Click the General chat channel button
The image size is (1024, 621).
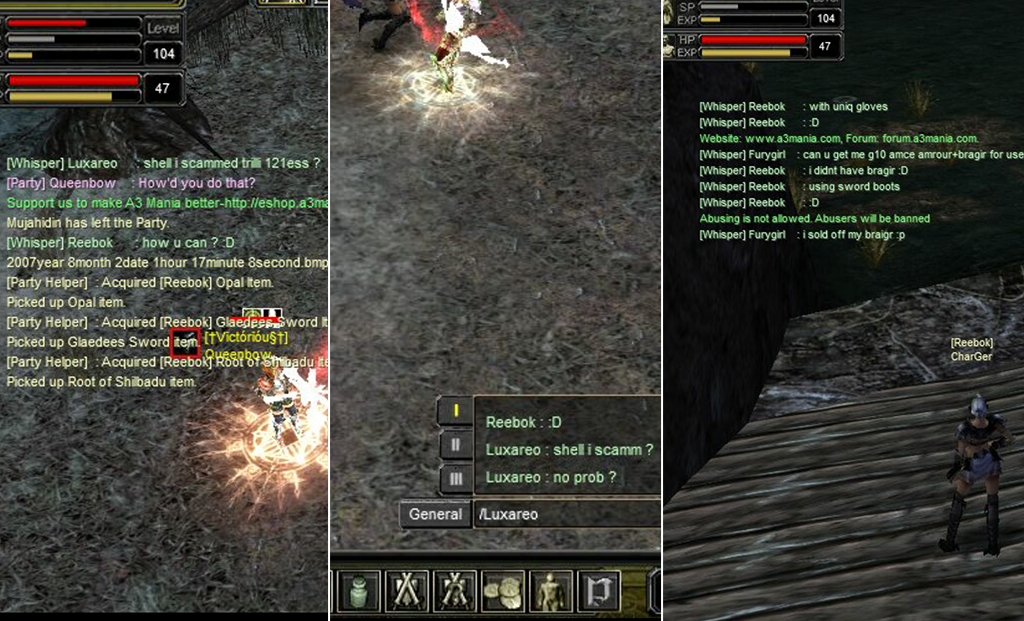tap(435, 514)
